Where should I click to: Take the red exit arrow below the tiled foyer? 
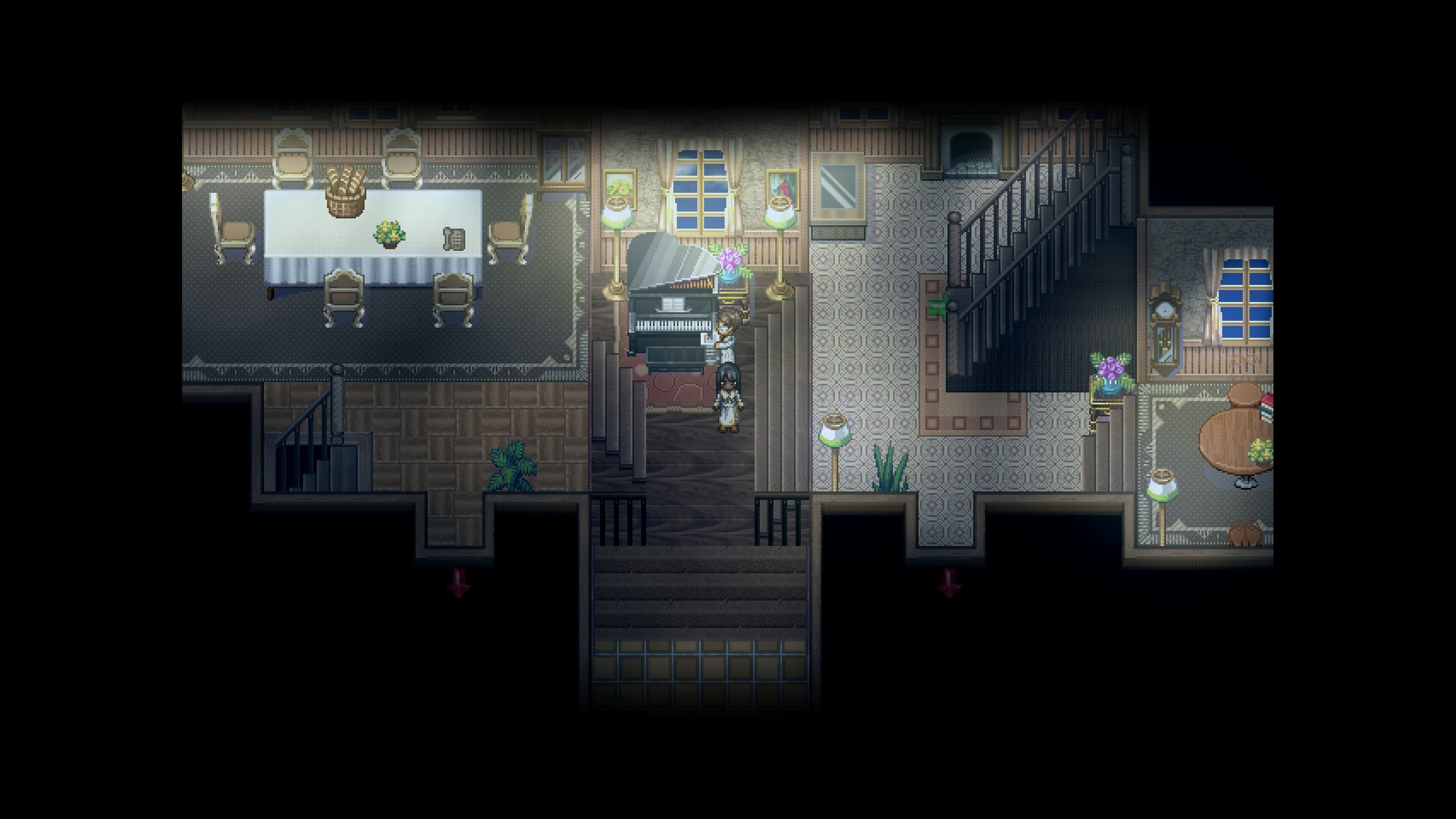pyautogui.click(x=949, y=582)
